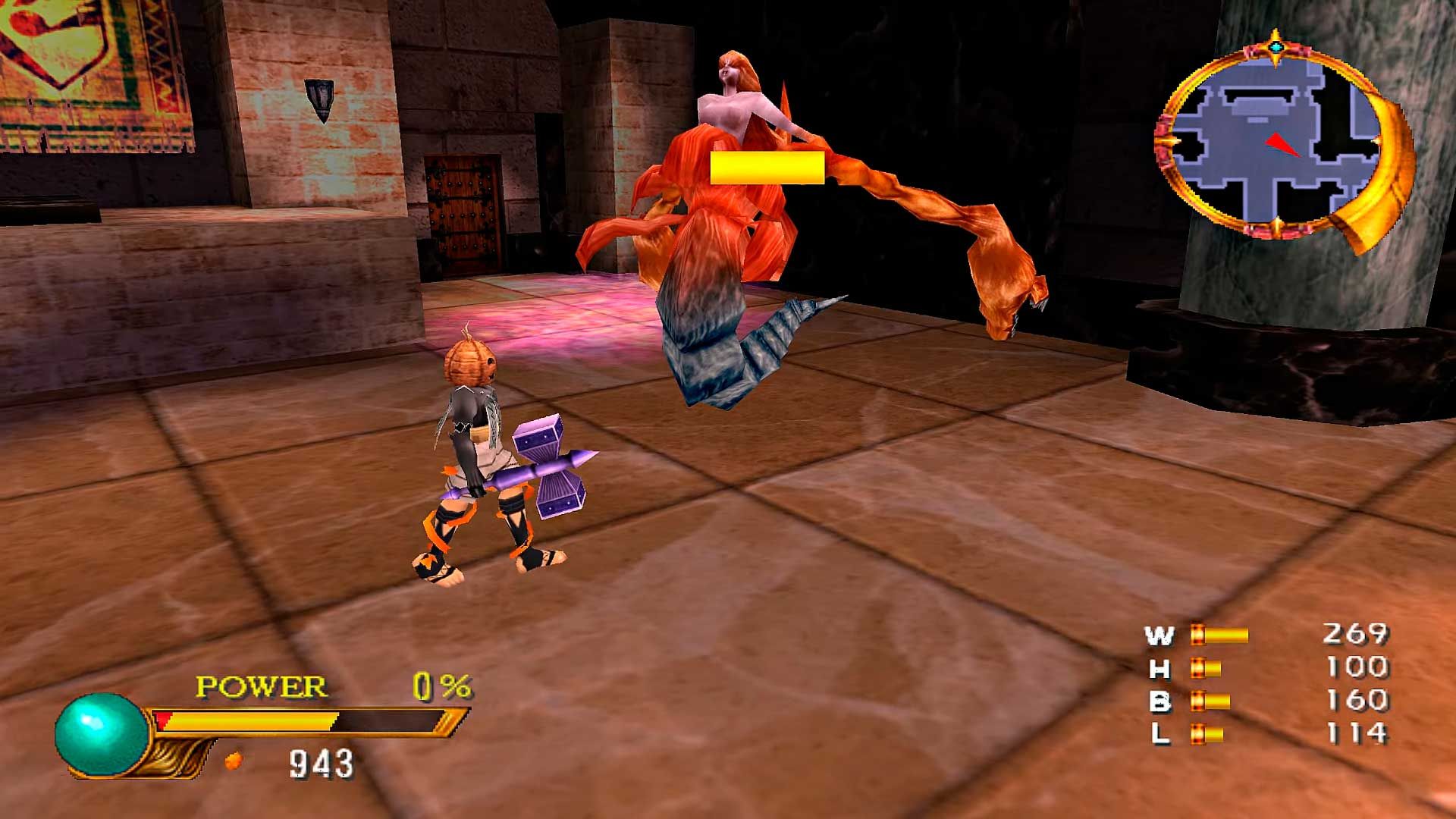The width and height of the screenshot is (1456, 819).
Task: Click the orange coin icon next to 943
Action: coord(234,761)
